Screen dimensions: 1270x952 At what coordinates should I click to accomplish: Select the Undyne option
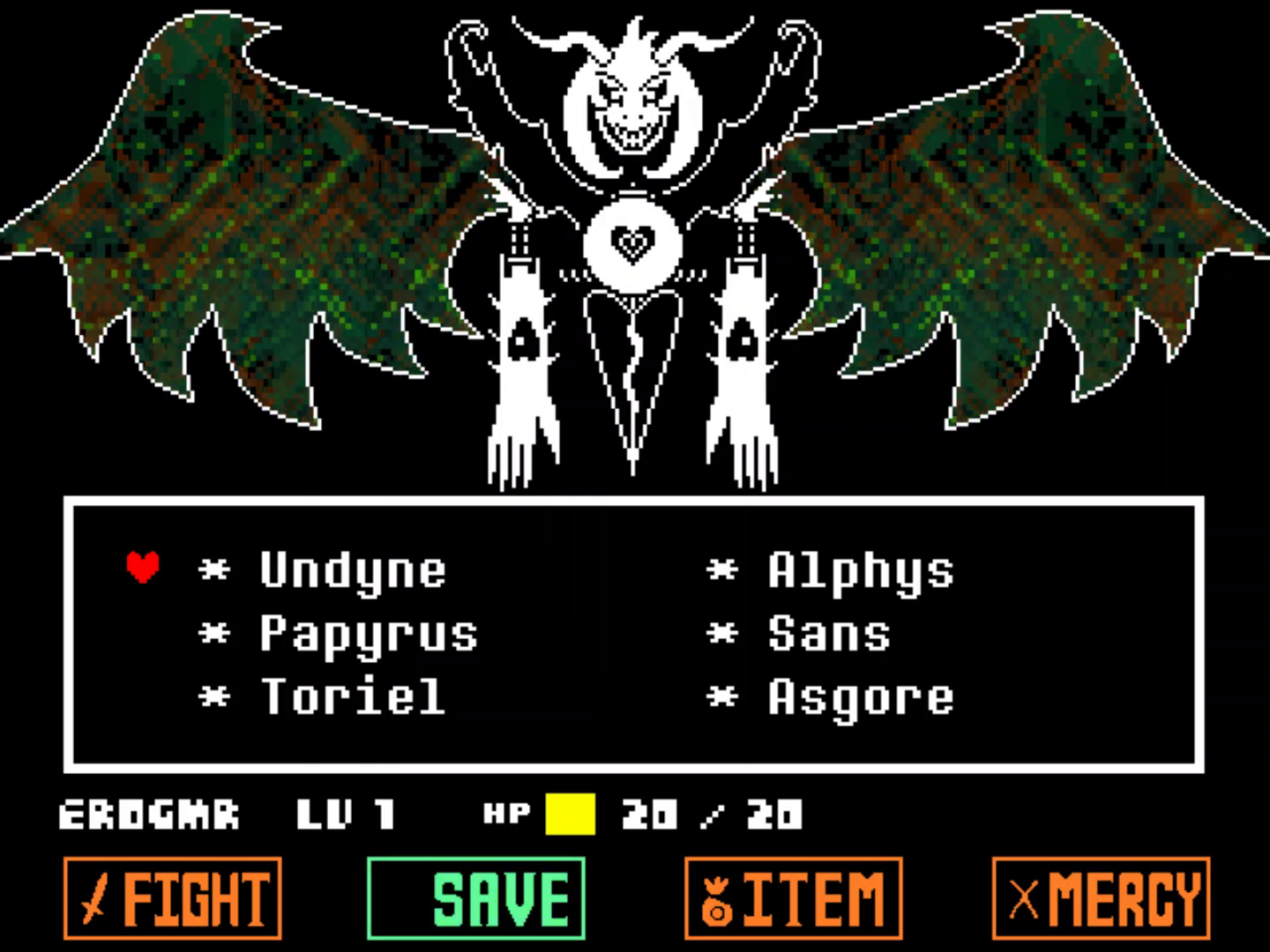[x=353, y=571]
